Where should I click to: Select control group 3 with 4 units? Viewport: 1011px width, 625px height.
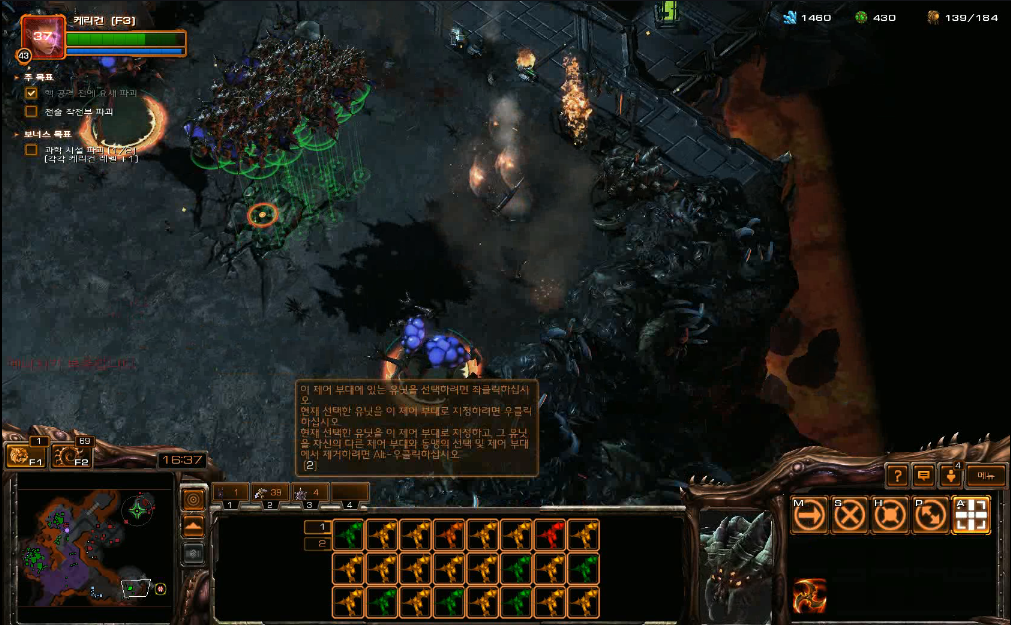click(x=310, y=493)
